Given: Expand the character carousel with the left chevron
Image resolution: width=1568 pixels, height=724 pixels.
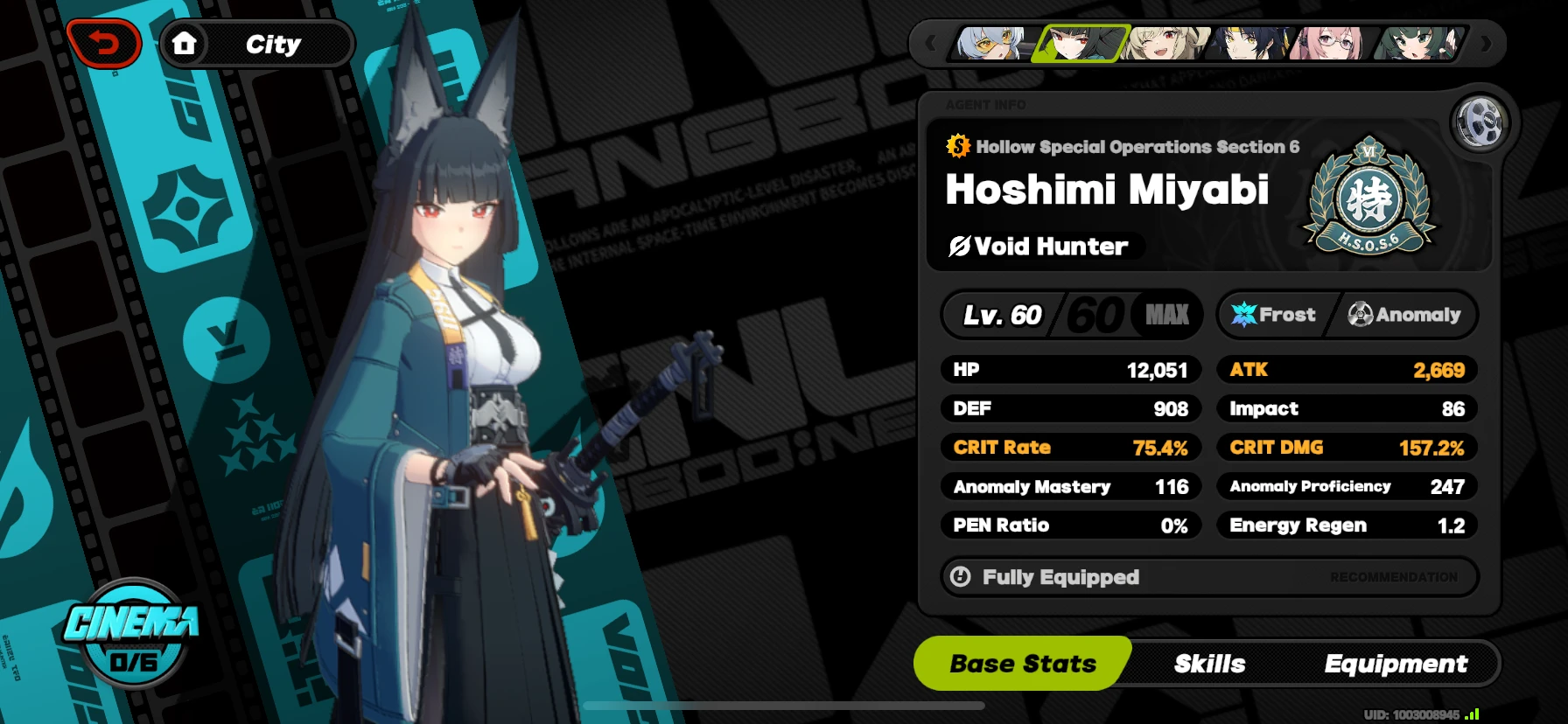Looking at the screenshot, I should pos(930,43).
